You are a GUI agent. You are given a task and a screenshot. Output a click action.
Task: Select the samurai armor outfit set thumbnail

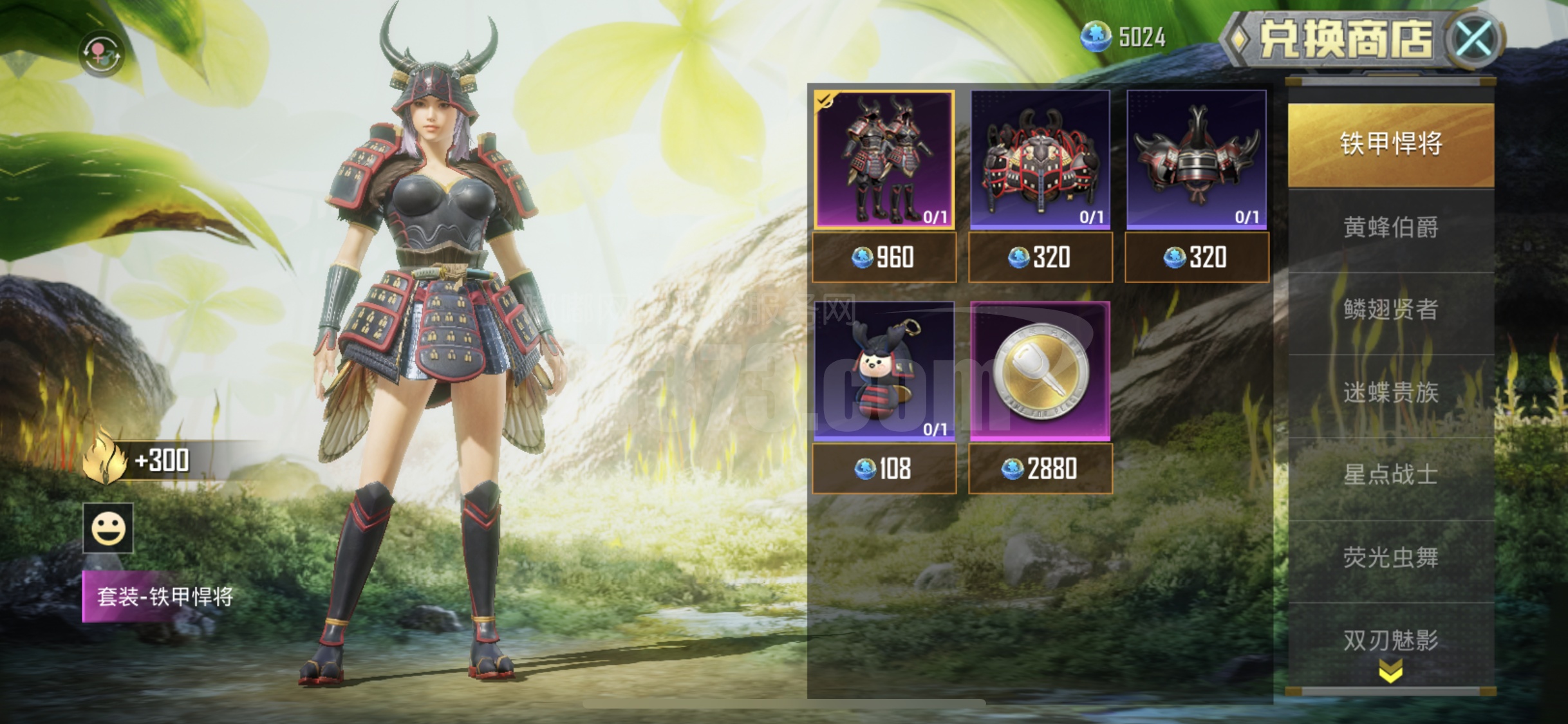884,160
